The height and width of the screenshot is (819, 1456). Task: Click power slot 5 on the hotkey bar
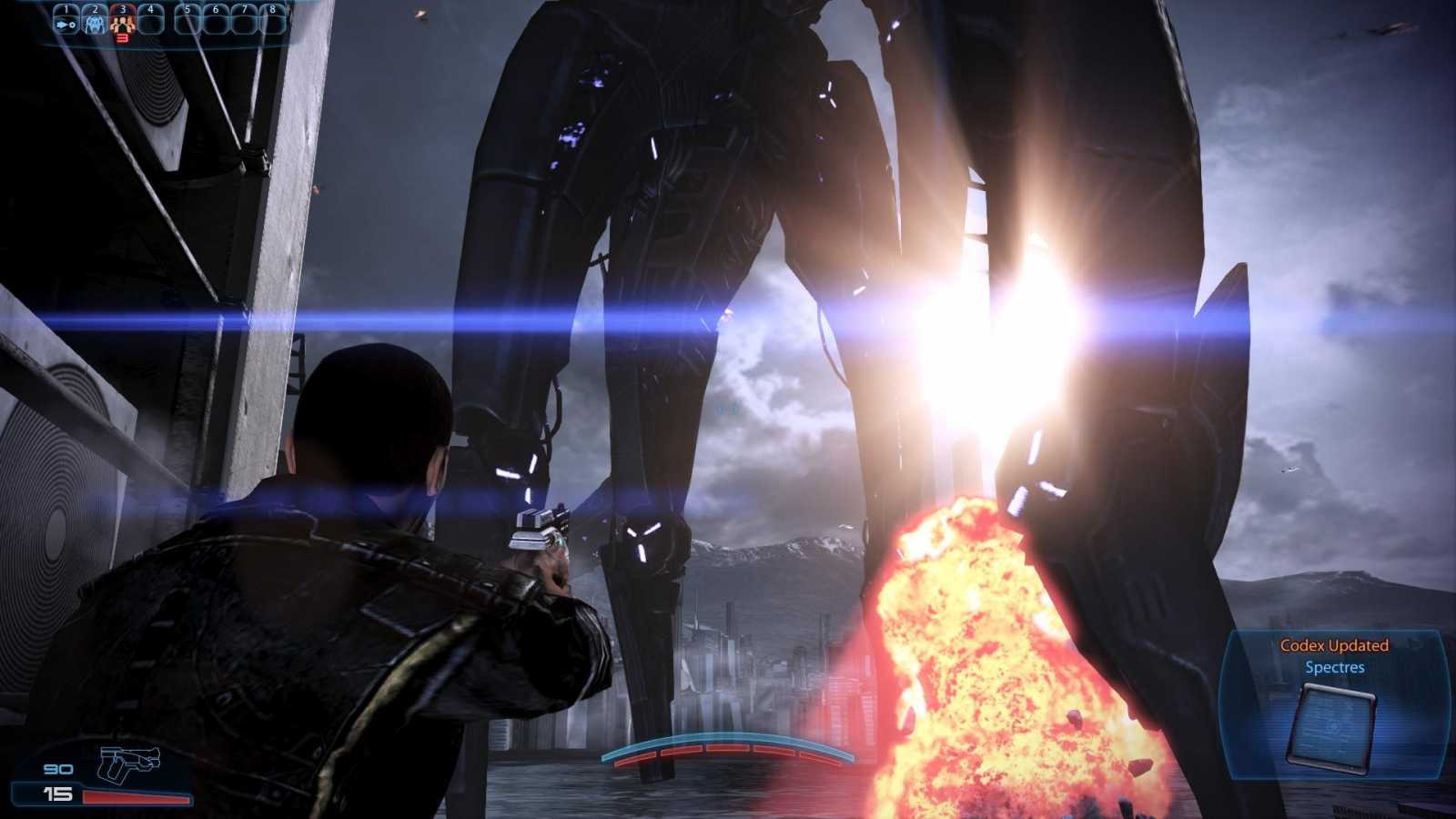187,20
